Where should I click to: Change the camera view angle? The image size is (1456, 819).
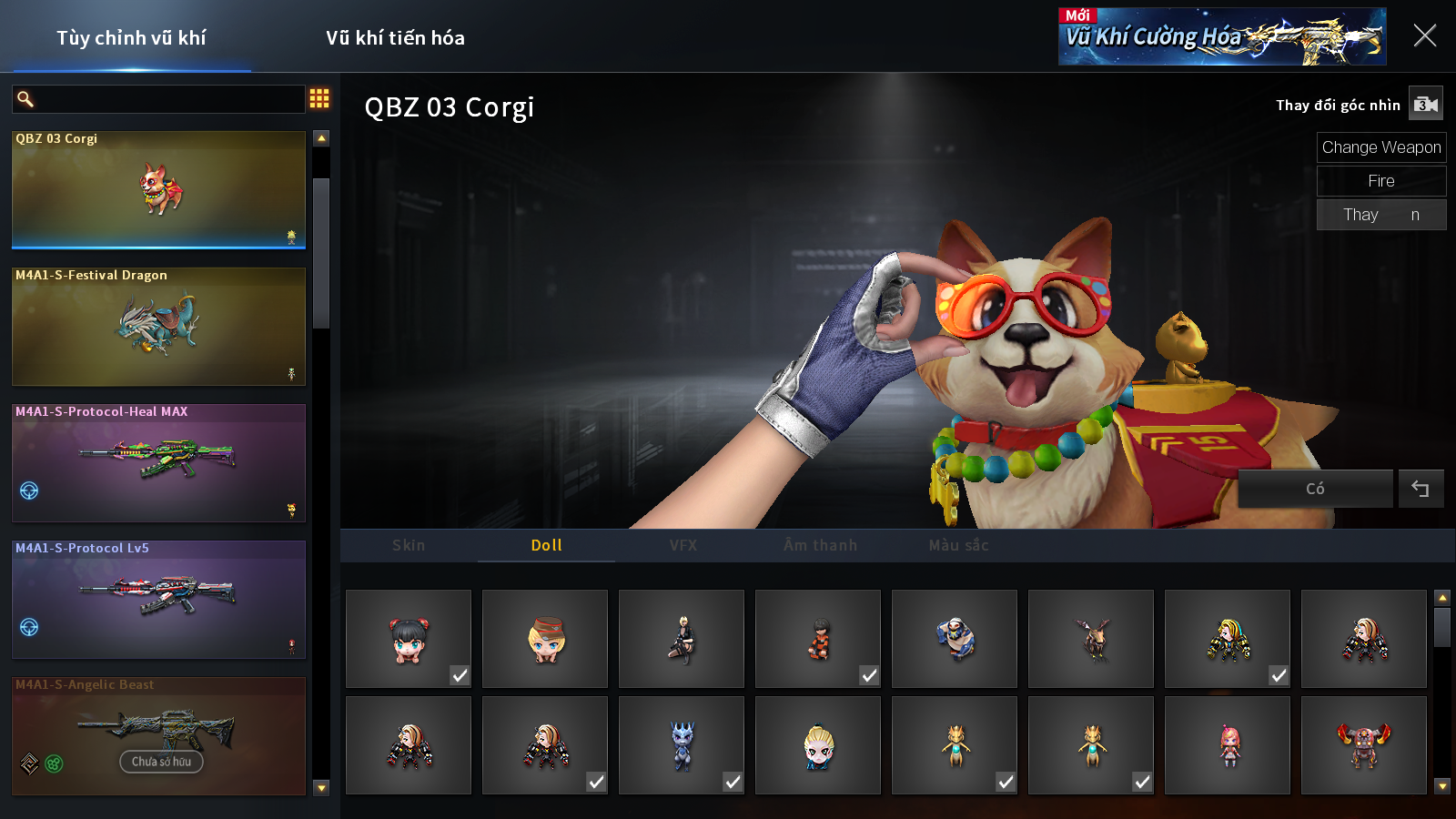[x=1425, y=105]
